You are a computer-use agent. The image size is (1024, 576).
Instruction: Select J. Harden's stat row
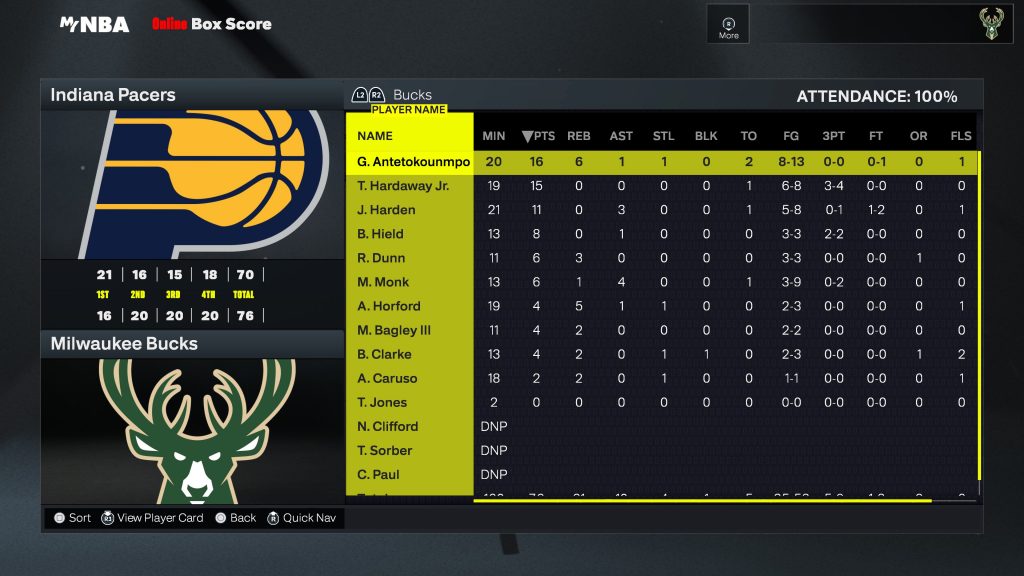click(386, 210)
